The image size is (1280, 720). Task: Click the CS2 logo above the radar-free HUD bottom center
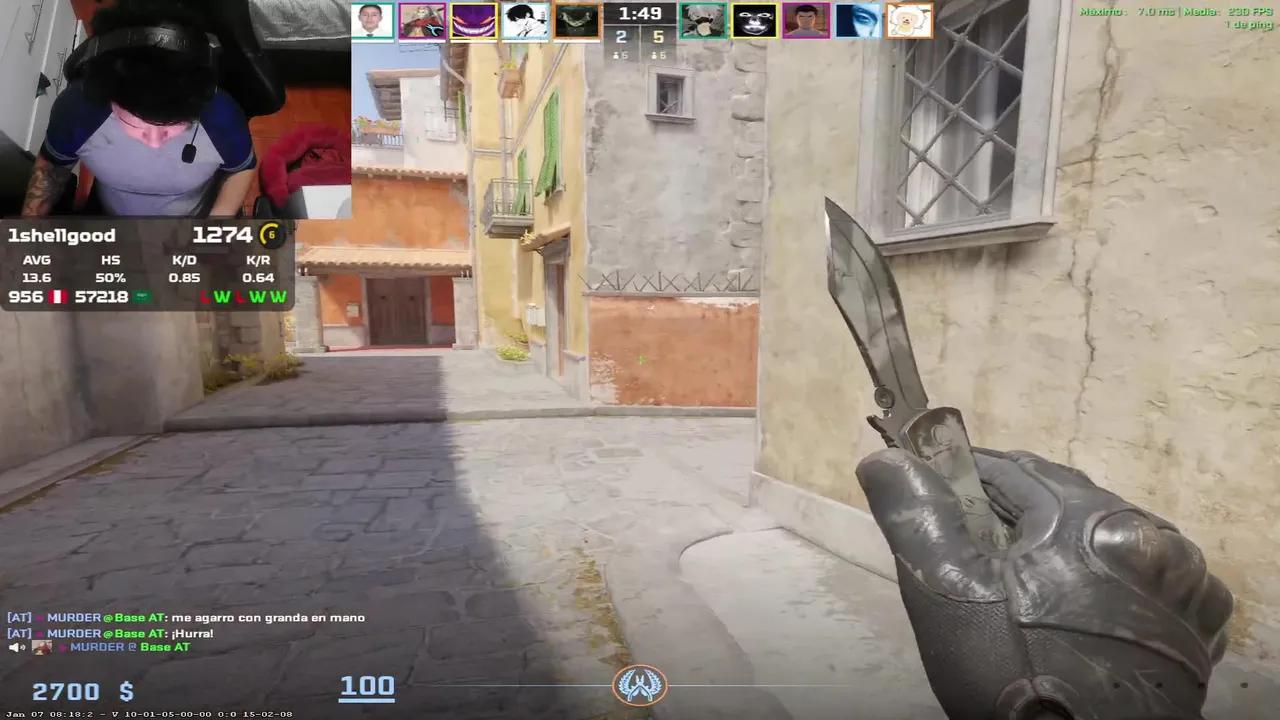(x=640, y=685)
